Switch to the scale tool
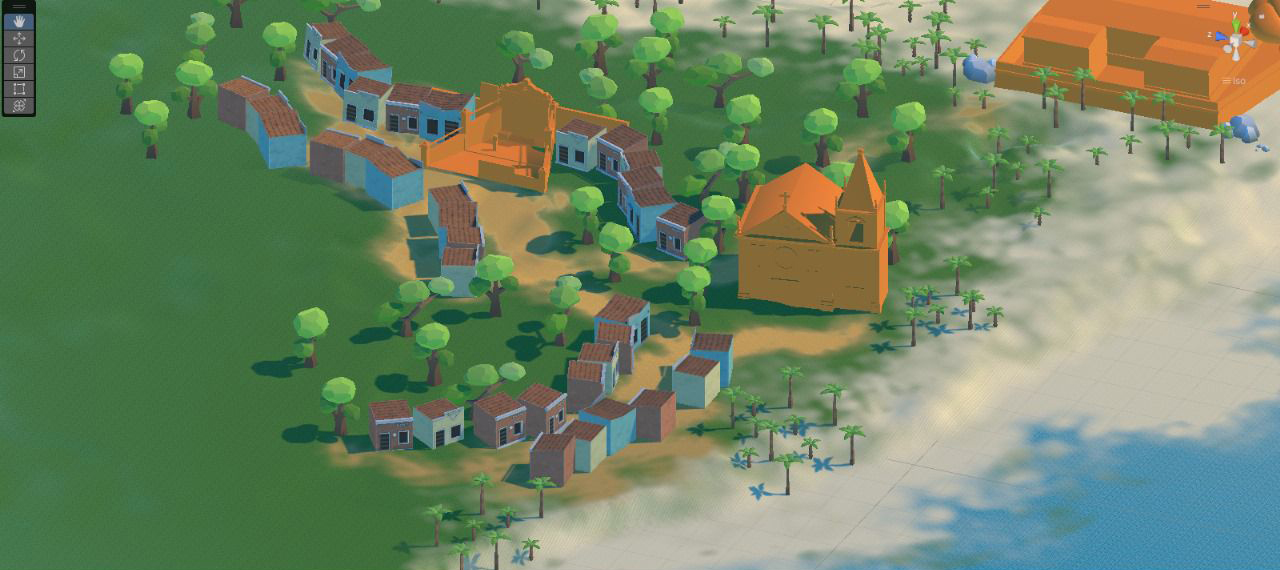1280x570 pixels. [x=19, y=72]
